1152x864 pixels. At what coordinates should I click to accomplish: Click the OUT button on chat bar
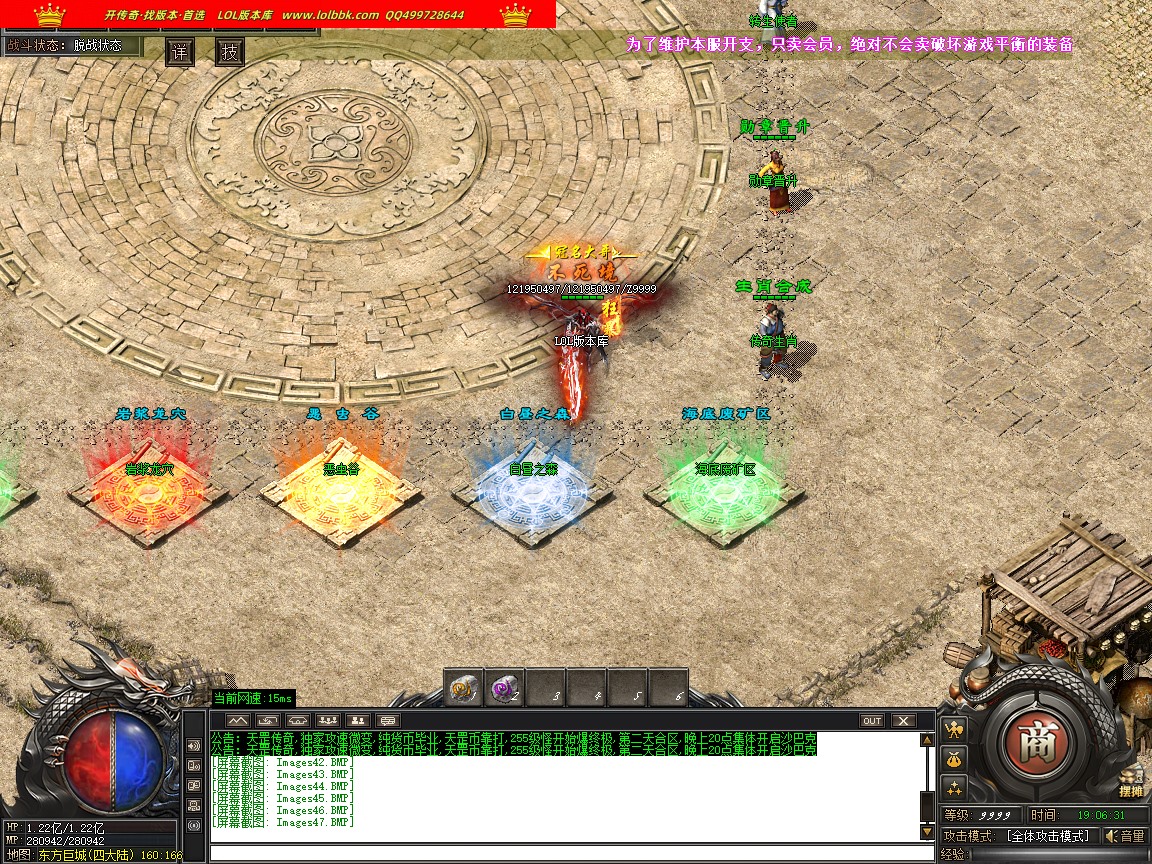point(872,721)
